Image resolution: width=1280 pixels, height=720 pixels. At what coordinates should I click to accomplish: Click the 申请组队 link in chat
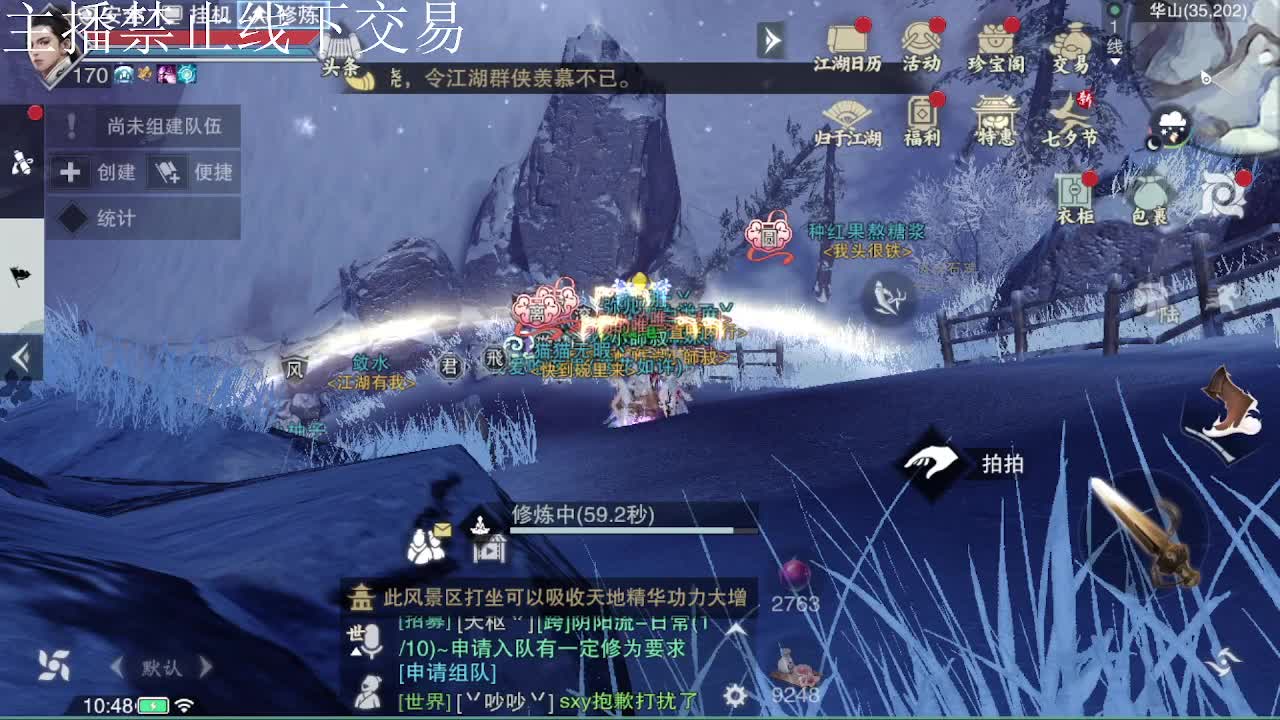[x=446, y=671]
